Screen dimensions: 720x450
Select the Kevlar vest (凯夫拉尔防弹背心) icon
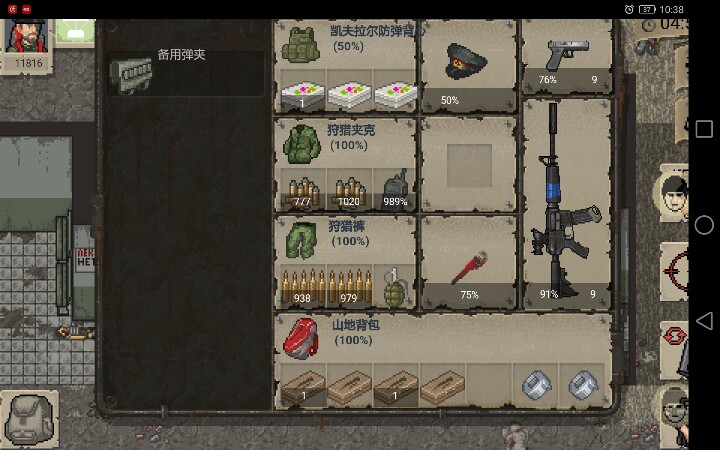pyautogui.click(x=298, y=45)
